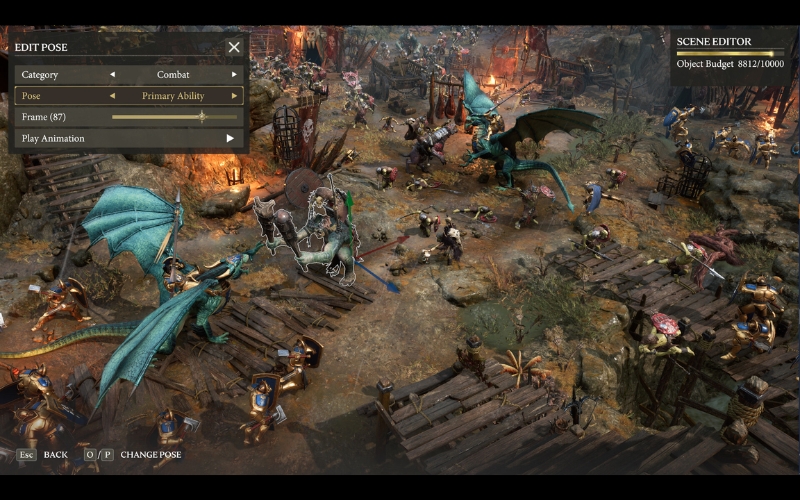Adjust the Frame slider handle
Screen dimensions: 800x500
202,117
